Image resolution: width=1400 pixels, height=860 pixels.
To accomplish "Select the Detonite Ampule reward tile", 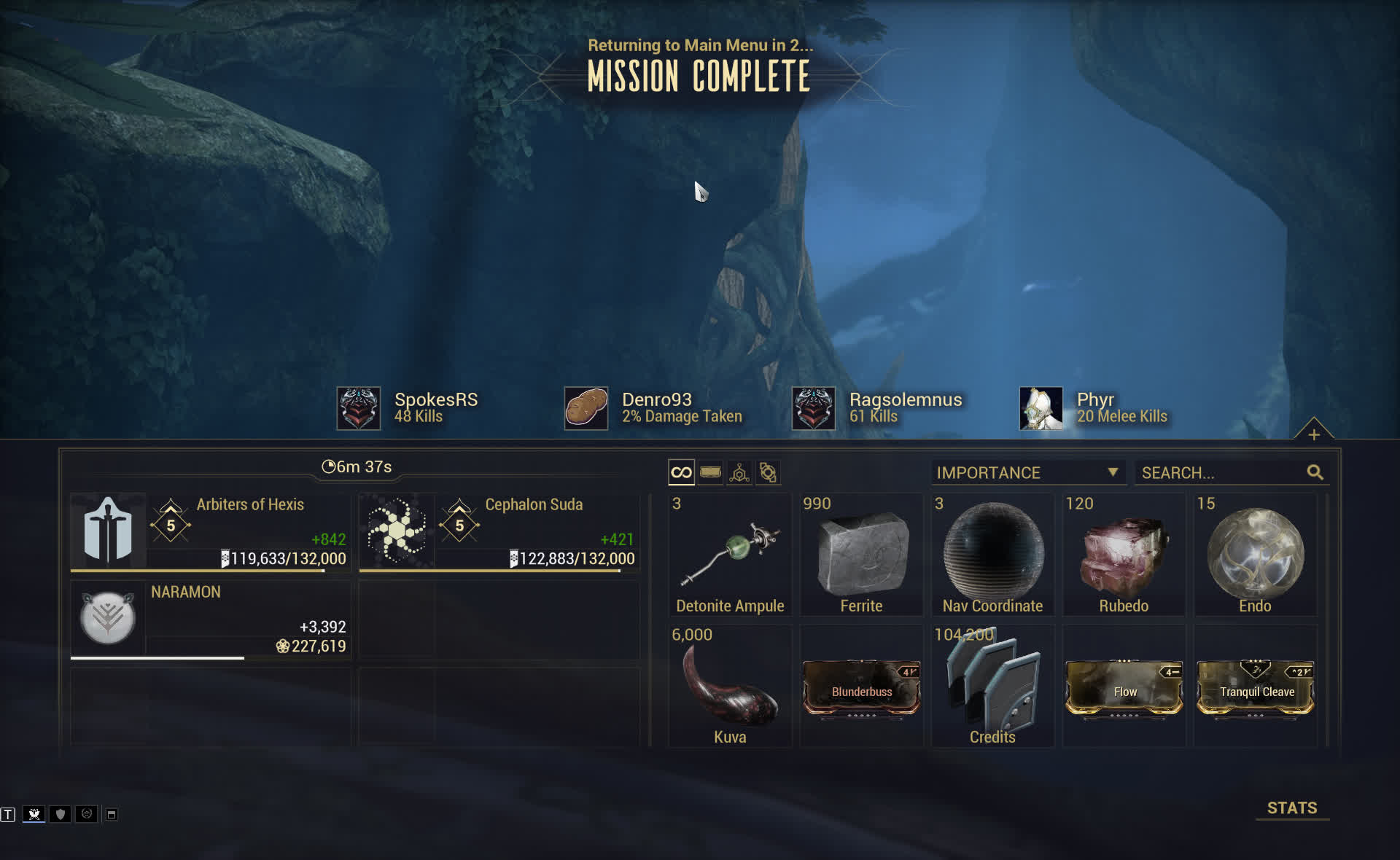I will [730, 555].
